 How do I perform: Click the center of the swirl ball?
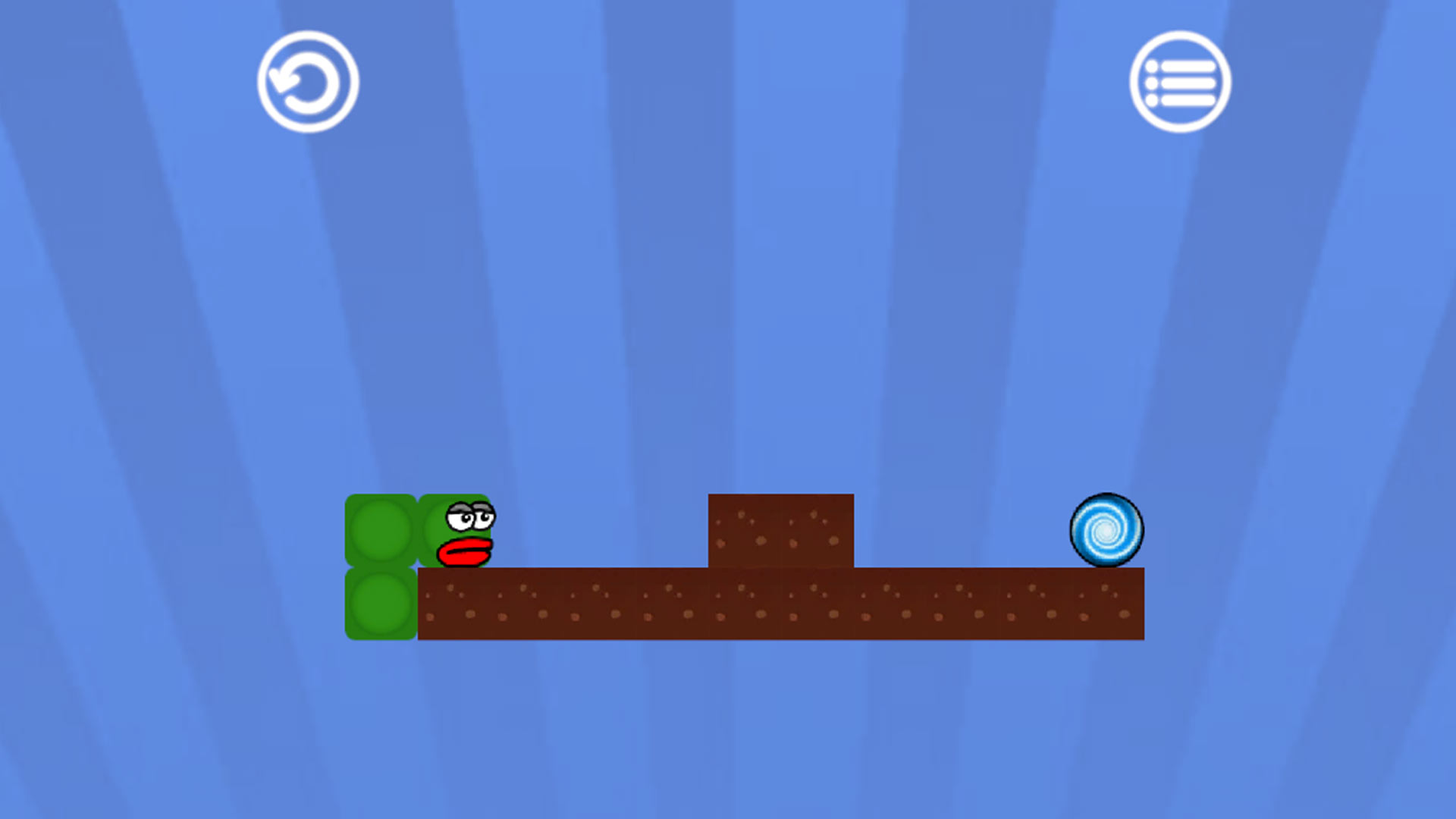(1106, 531)
